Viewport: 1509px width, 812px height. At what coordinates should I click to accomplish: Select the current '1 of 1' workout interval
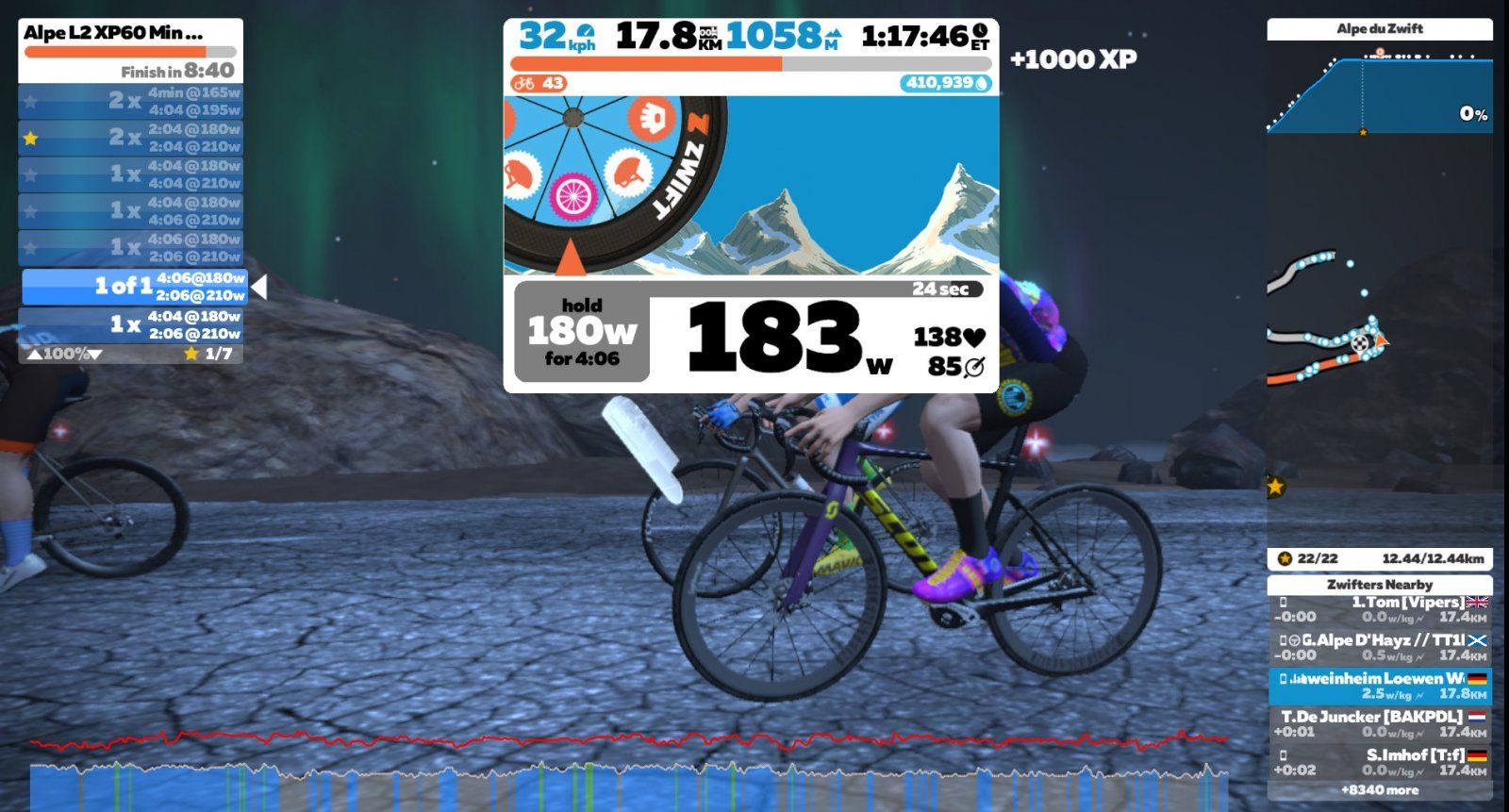tap(135, 287)
